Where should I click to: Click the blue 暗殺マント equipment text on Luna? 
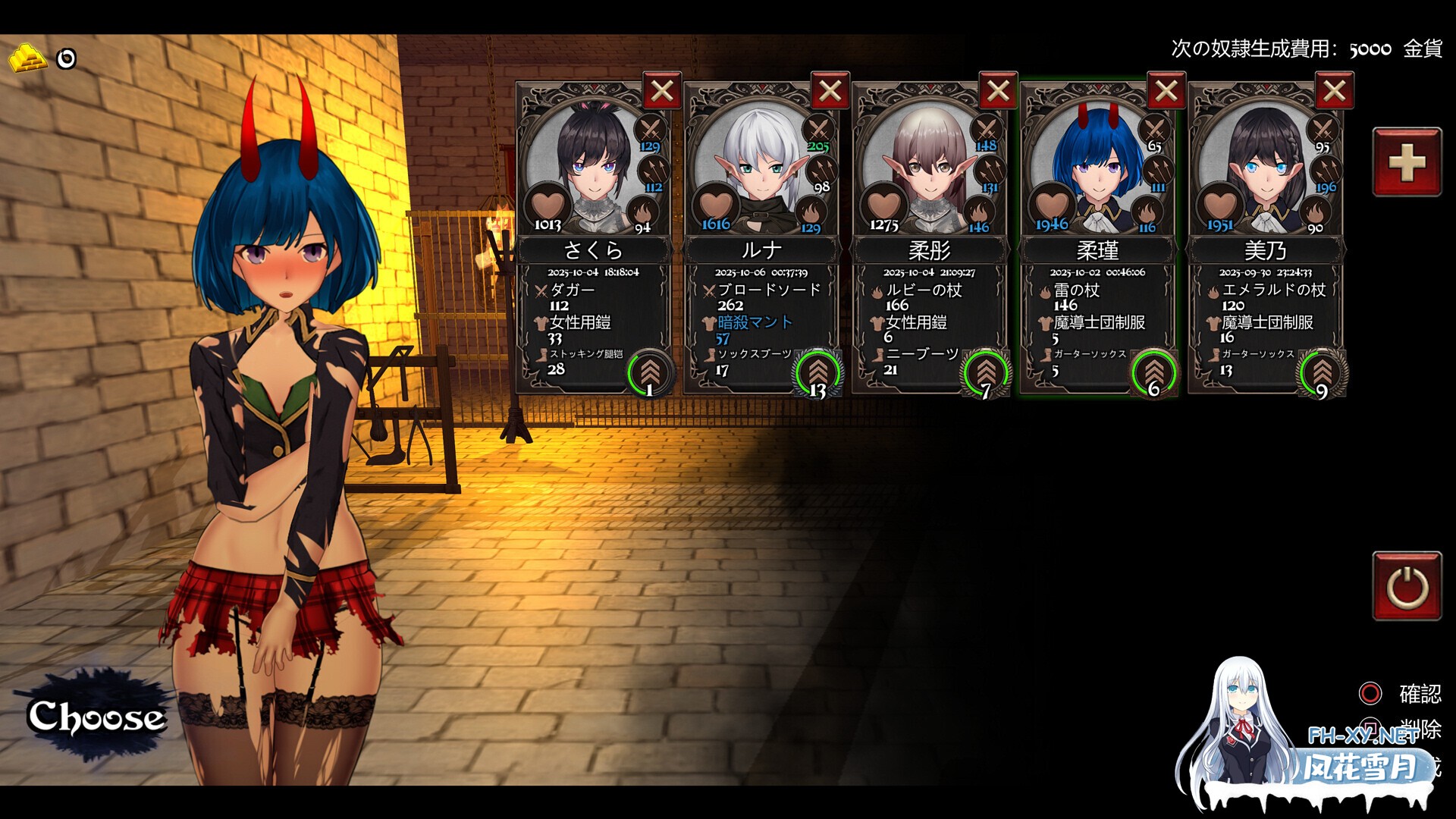point(754,321)
